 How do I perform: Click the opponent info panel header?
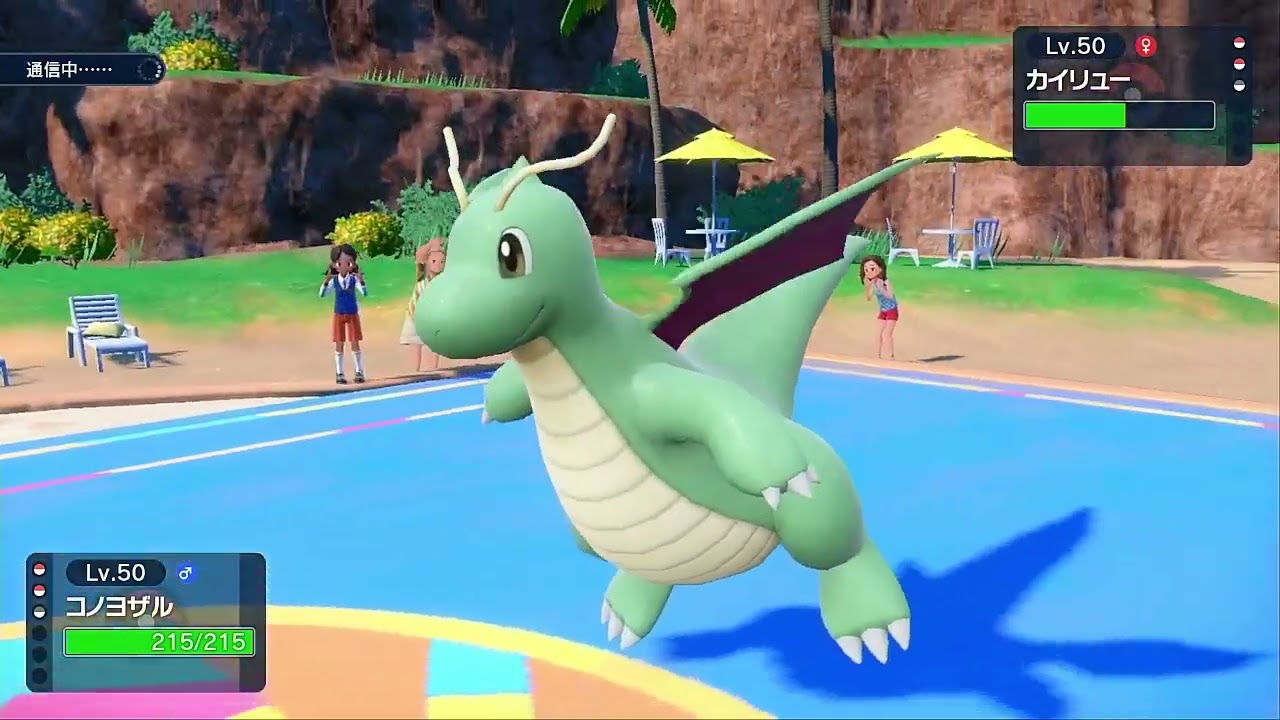tap(1110, 46)
